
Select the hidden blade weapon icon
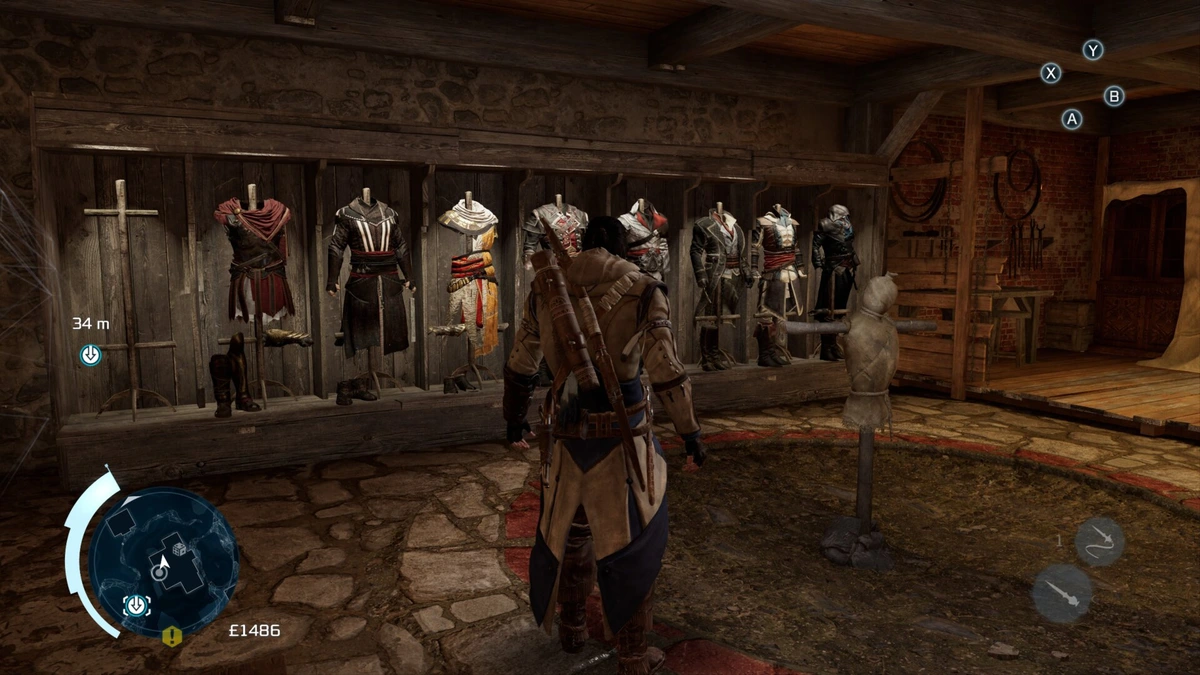click(1061, 593)
